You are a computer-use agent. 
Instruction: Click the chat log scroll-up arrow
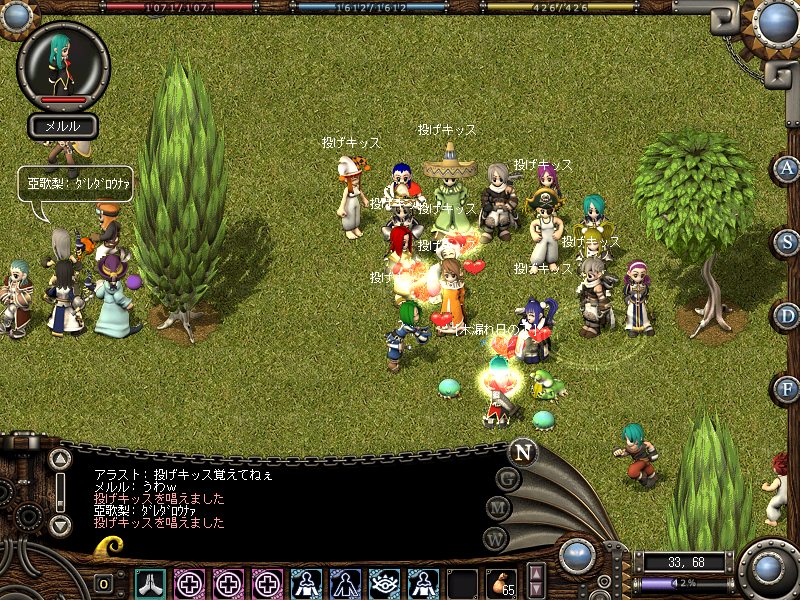tap(60, 460)
